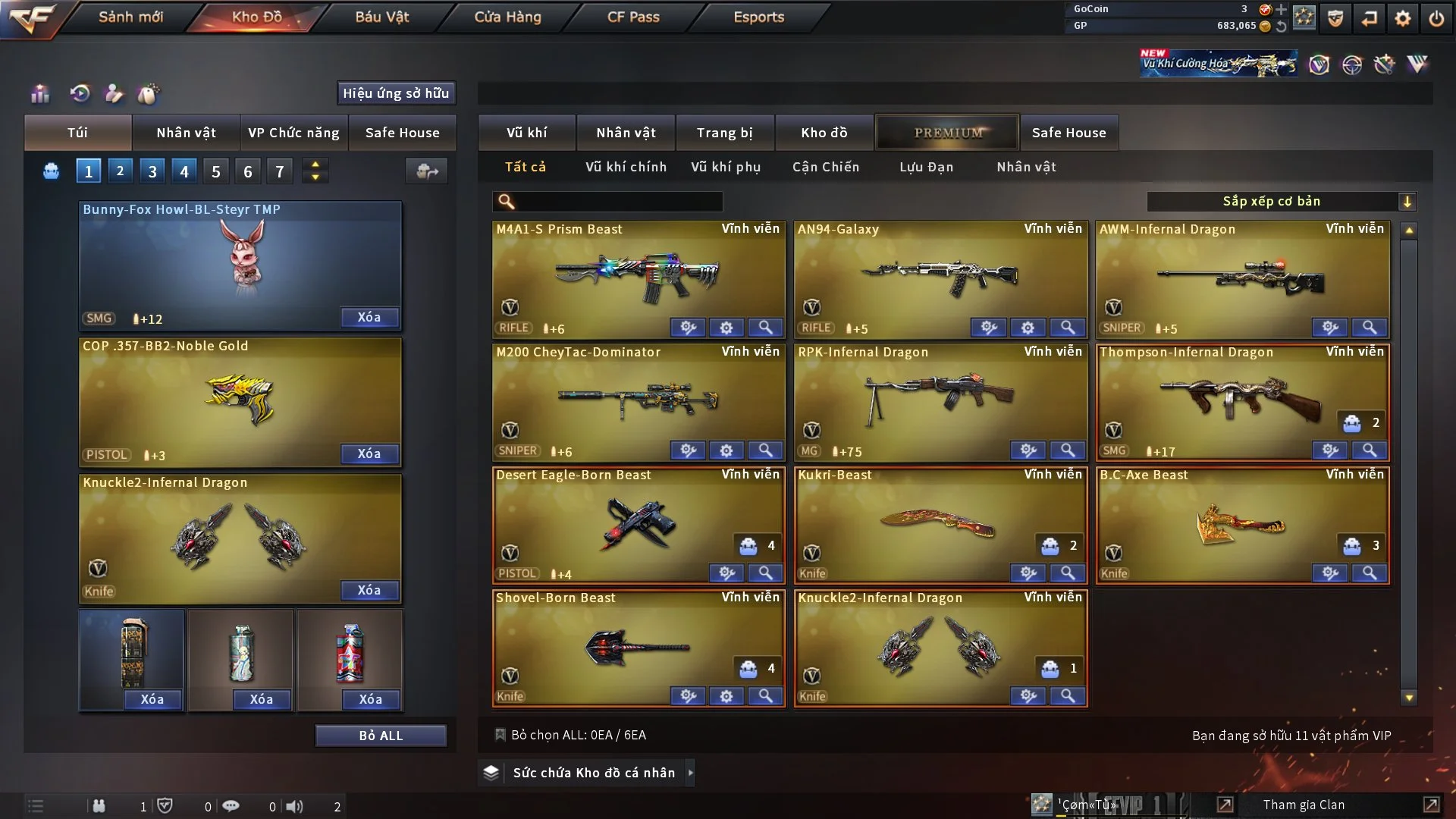Click the Bỏ ALL button
The width and height of the screenshot is (1456, 819).
381,736
